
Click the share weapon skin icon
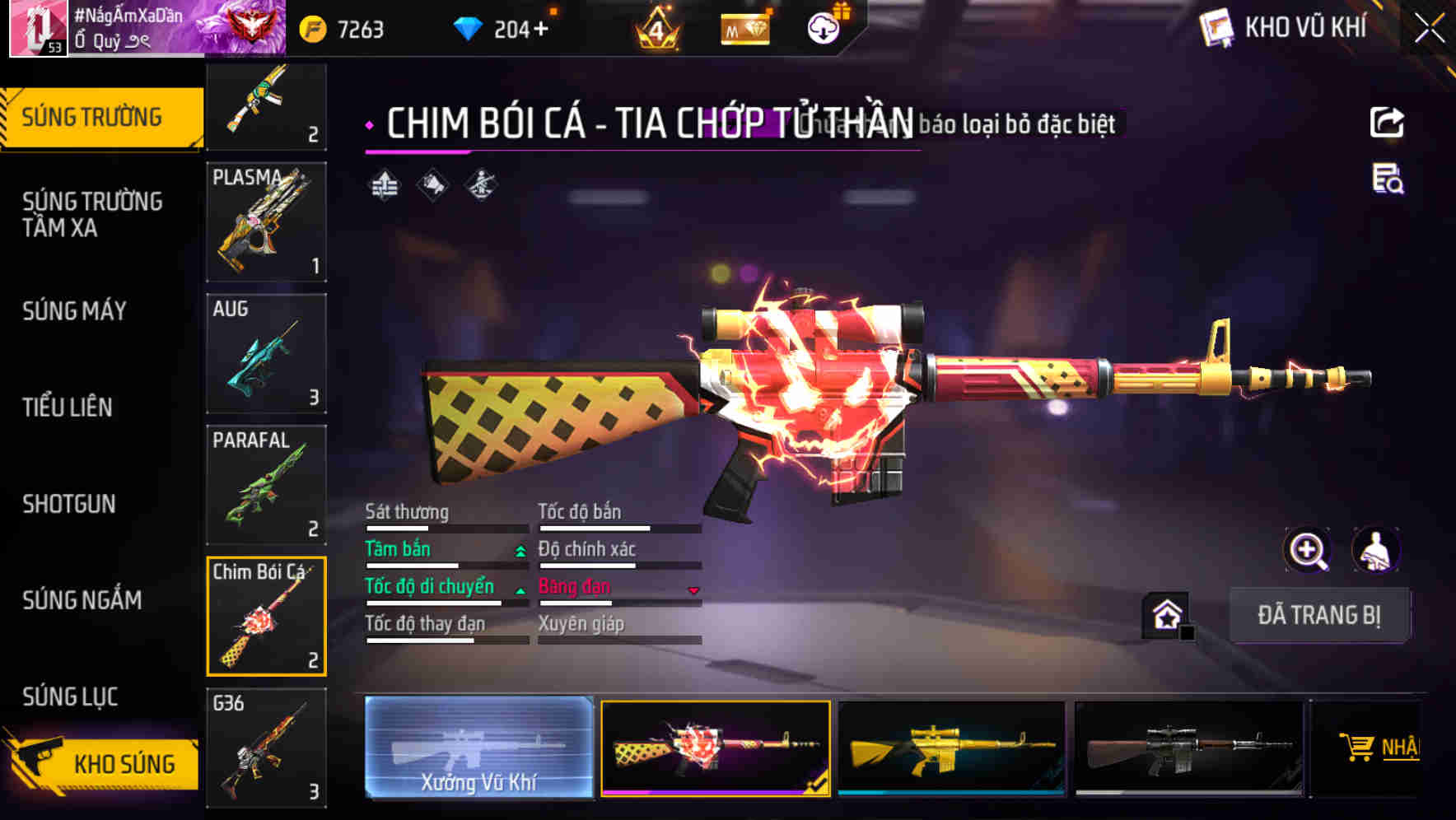[x=1388, y=122]
